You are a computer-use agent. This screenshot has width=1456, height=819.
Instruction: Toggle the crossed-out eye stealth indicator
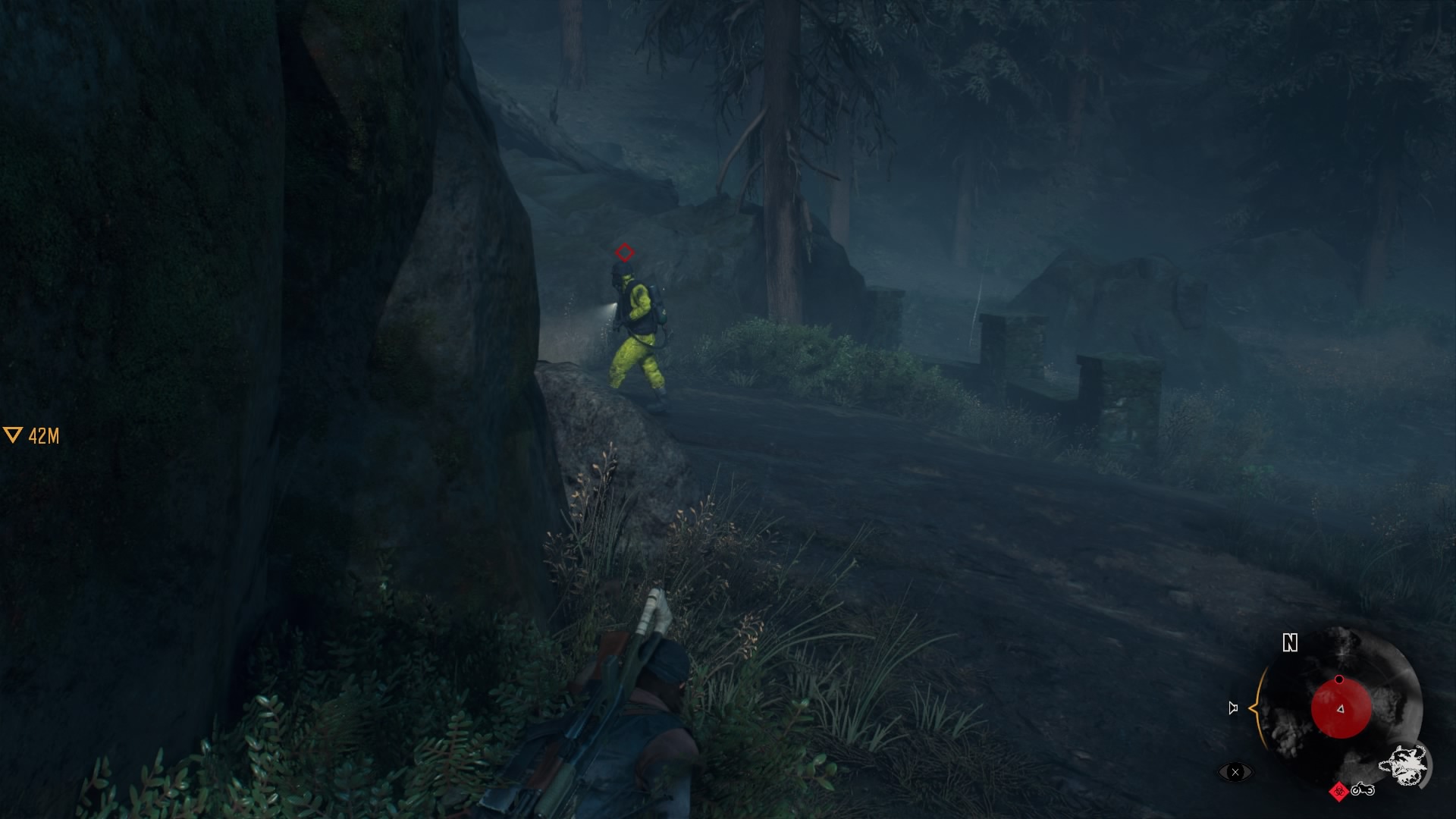[1235, 773]
